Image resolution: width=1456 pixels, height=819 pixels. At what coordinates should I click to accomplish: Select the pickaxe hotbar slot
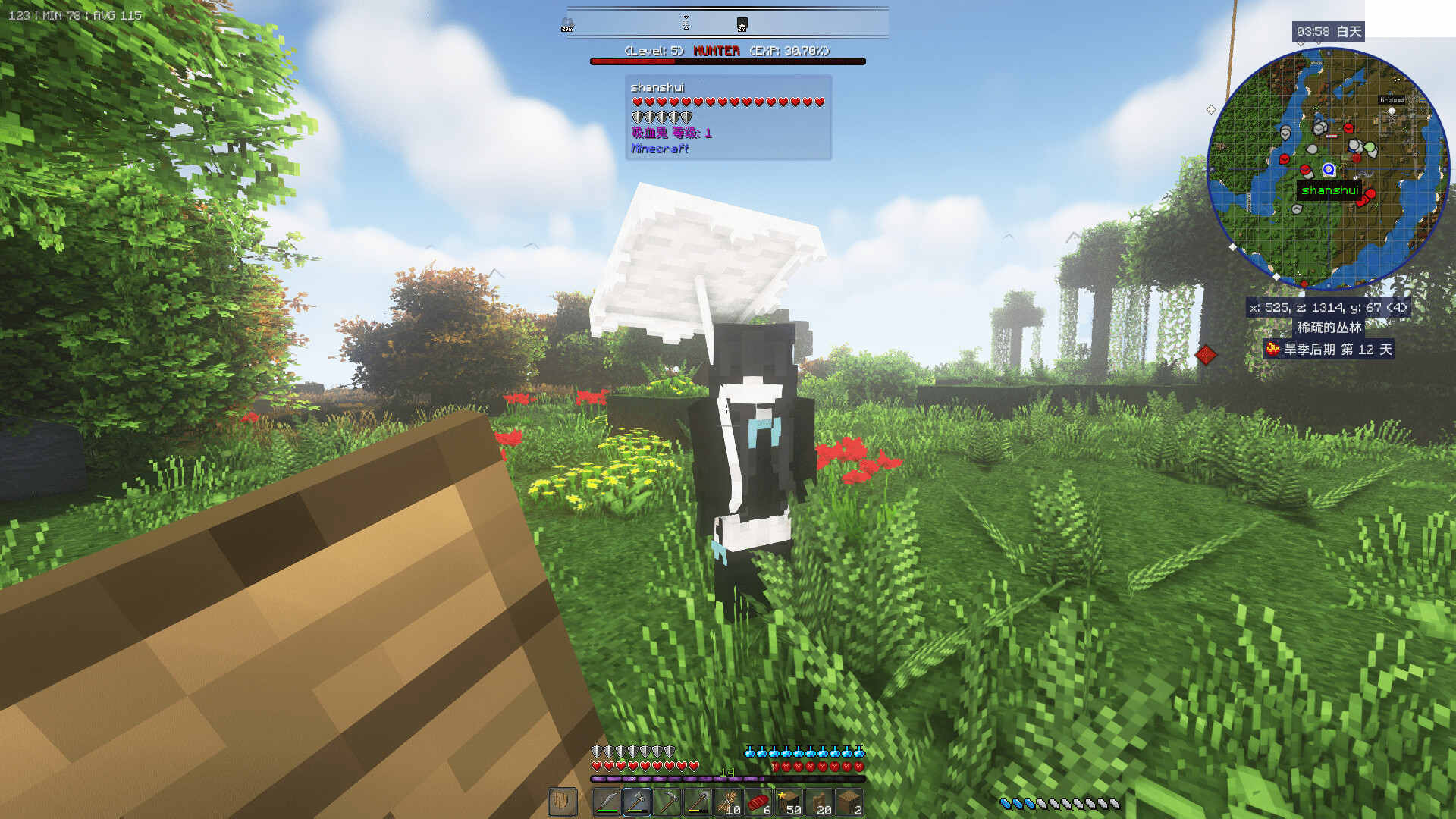click(667, 802)
